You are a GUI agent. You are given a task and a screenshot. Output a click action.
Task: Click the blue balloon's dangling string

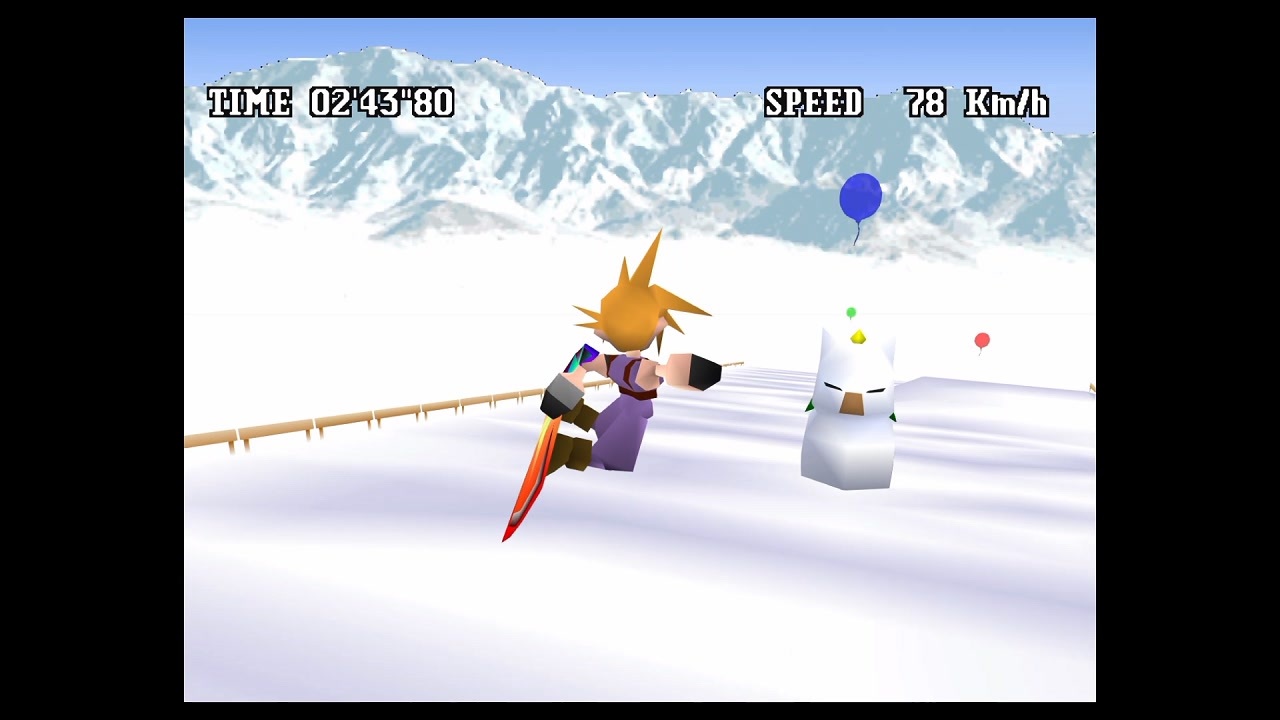click(x=858, y=235)
